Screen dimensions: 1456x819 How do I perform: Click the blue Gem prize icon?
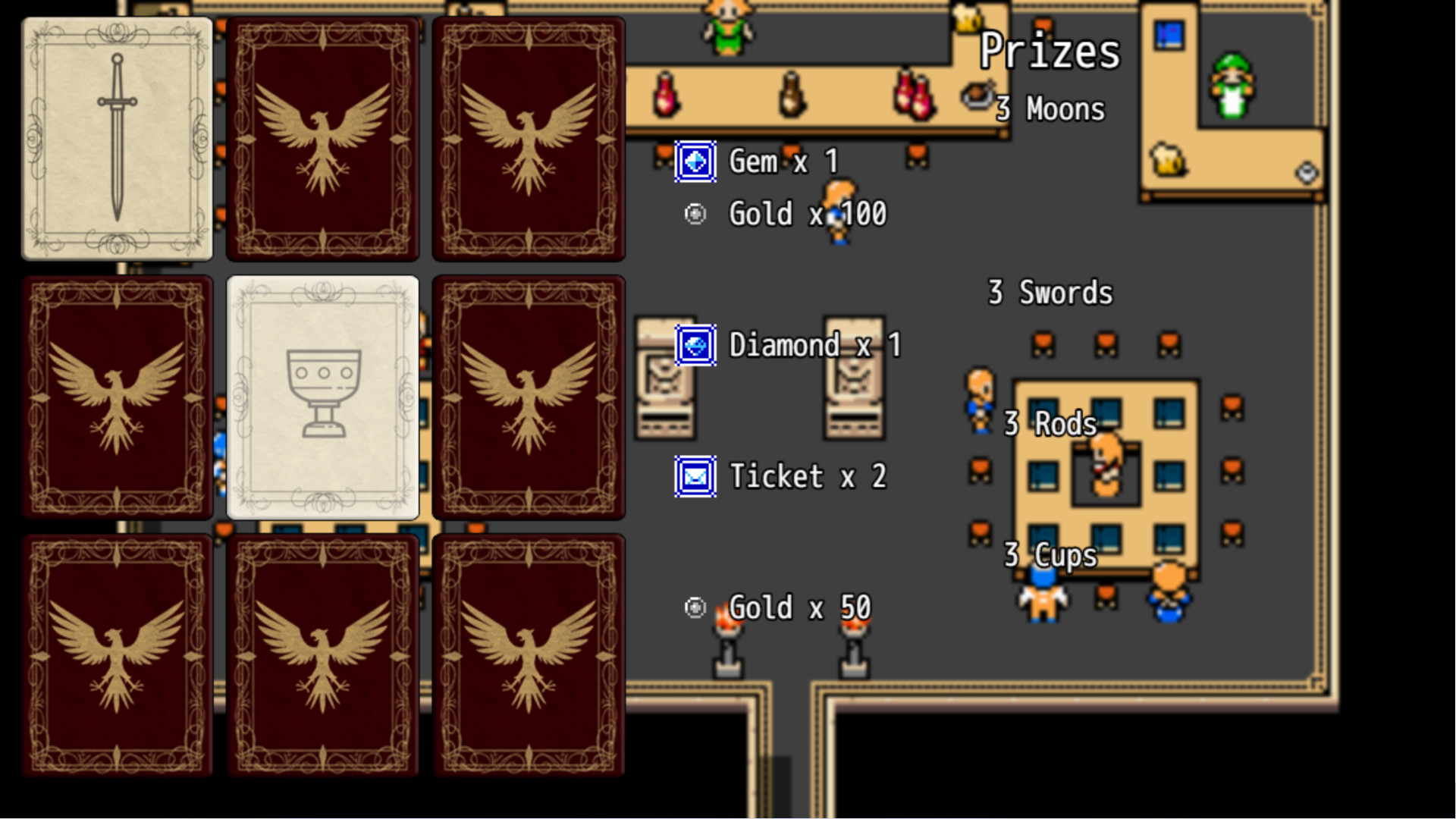click(695, 161)
